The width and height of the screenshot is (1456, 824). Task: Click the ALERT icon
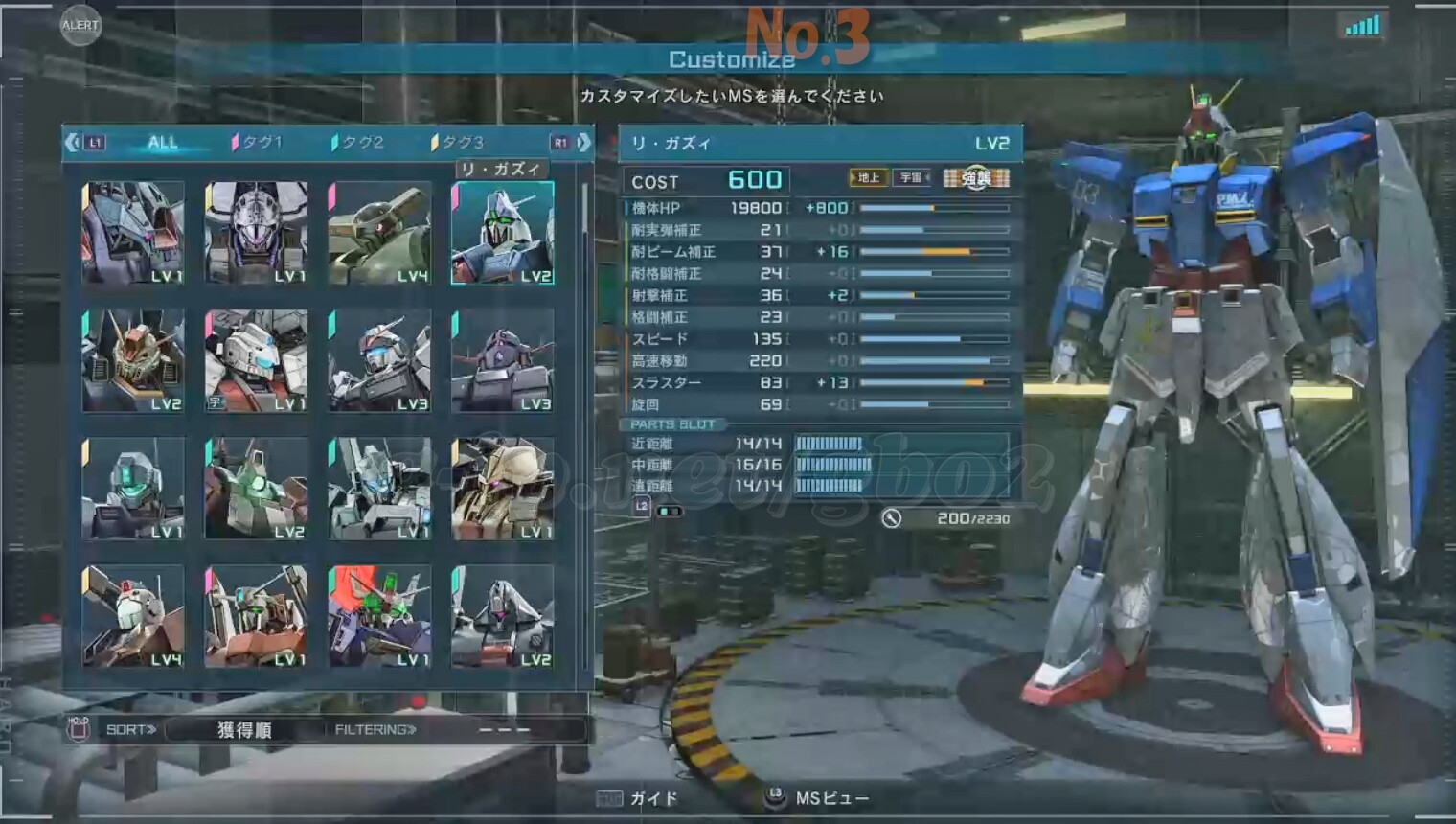tap(80, 26)
